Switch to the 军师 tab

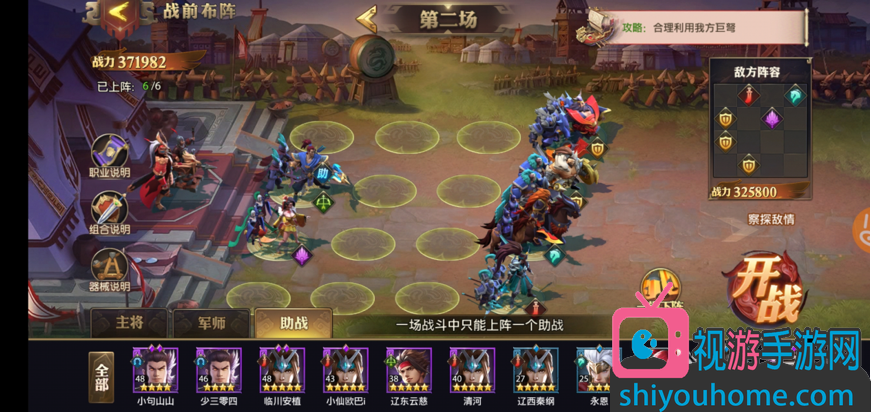[x=209, y=324]
